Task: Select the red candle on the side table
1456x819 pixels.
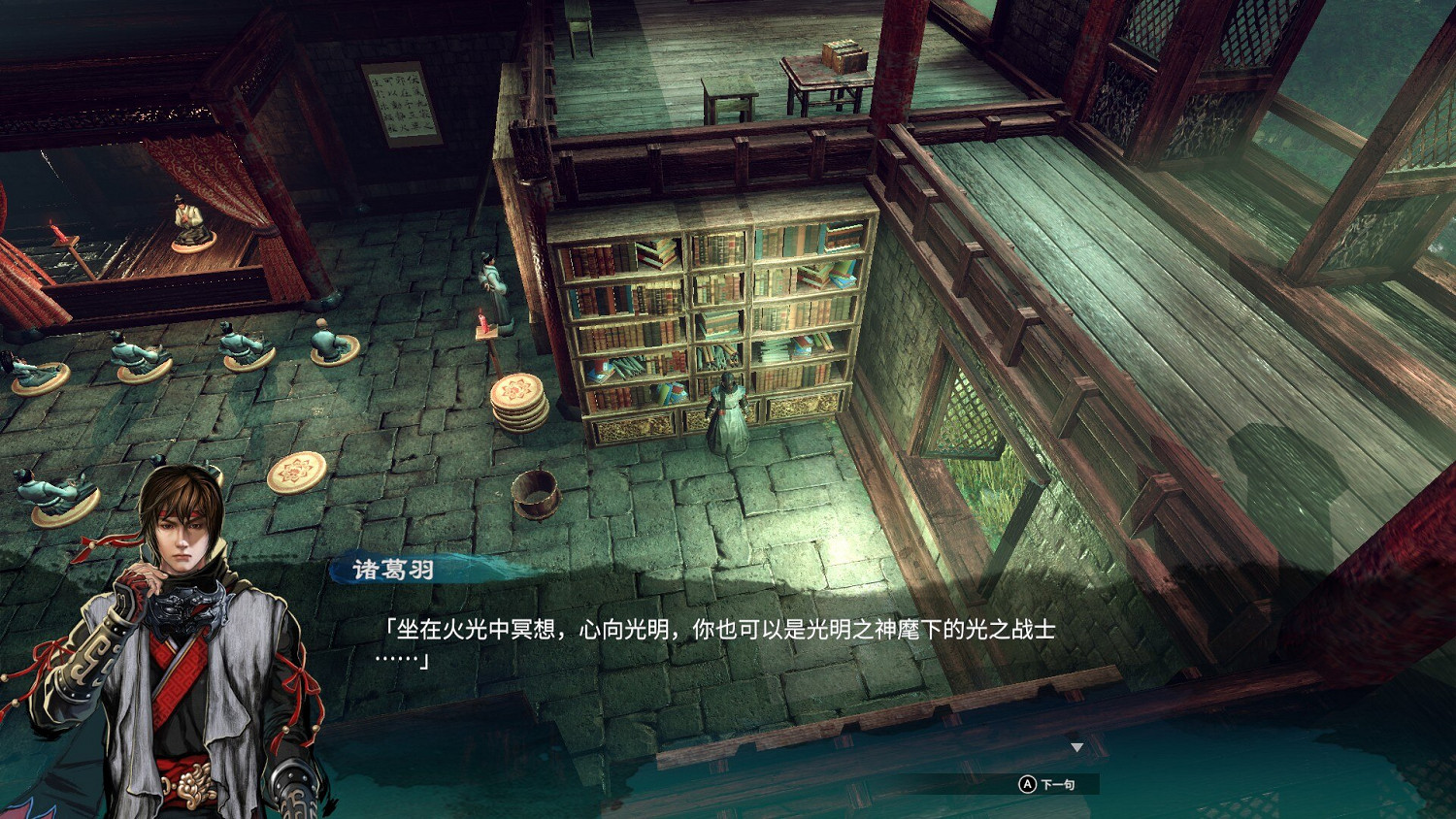Action: click(480, 320)
